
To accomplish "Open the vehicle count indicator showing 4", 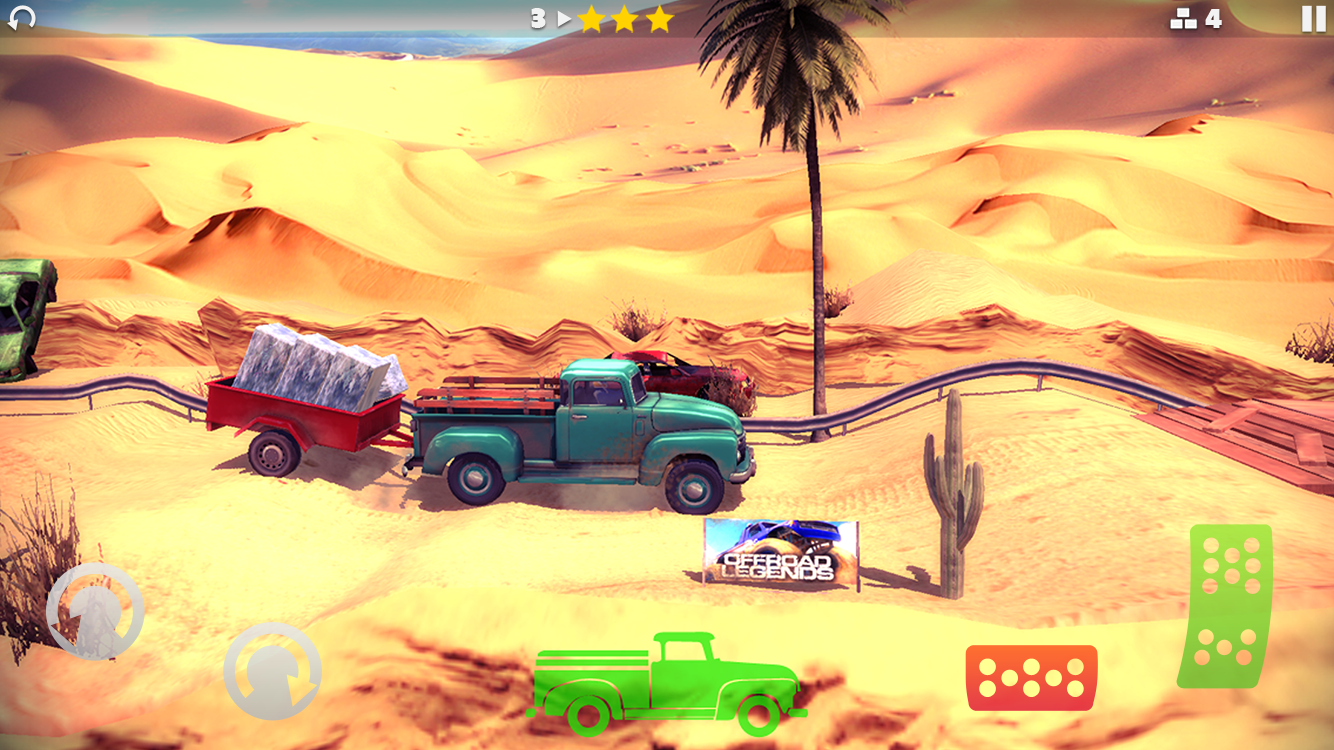I will click(x=1195, y=17).
